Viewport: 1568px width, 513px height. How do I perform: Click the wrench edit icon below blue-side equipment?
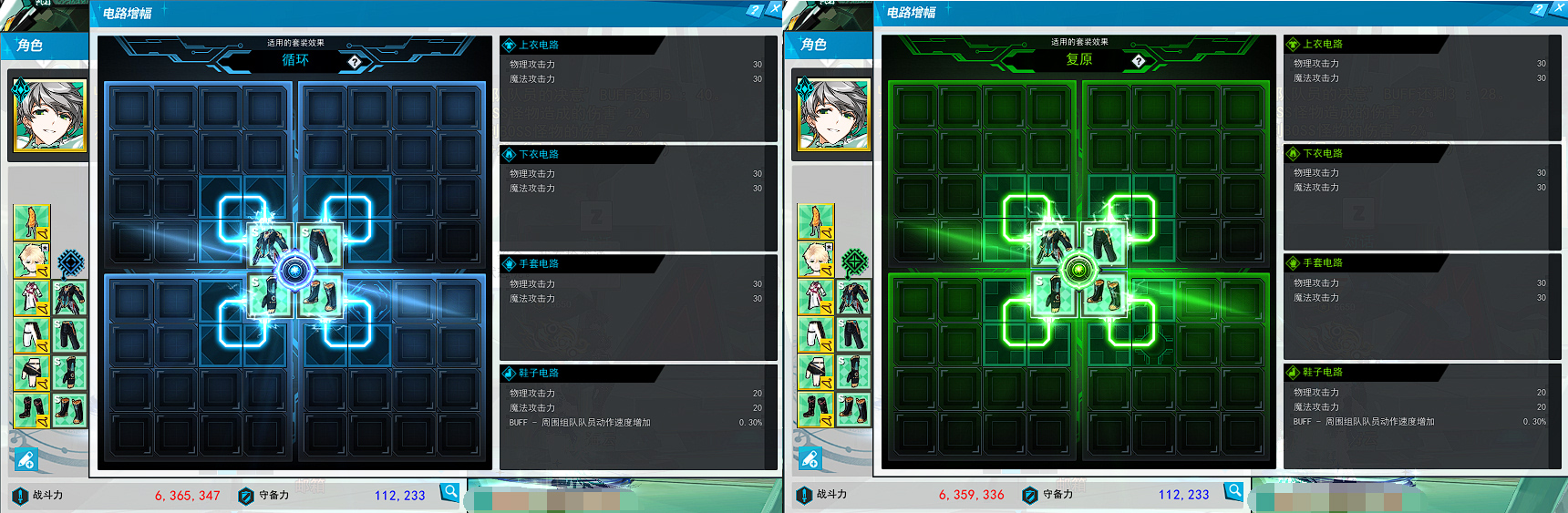[x=26, y=460]
